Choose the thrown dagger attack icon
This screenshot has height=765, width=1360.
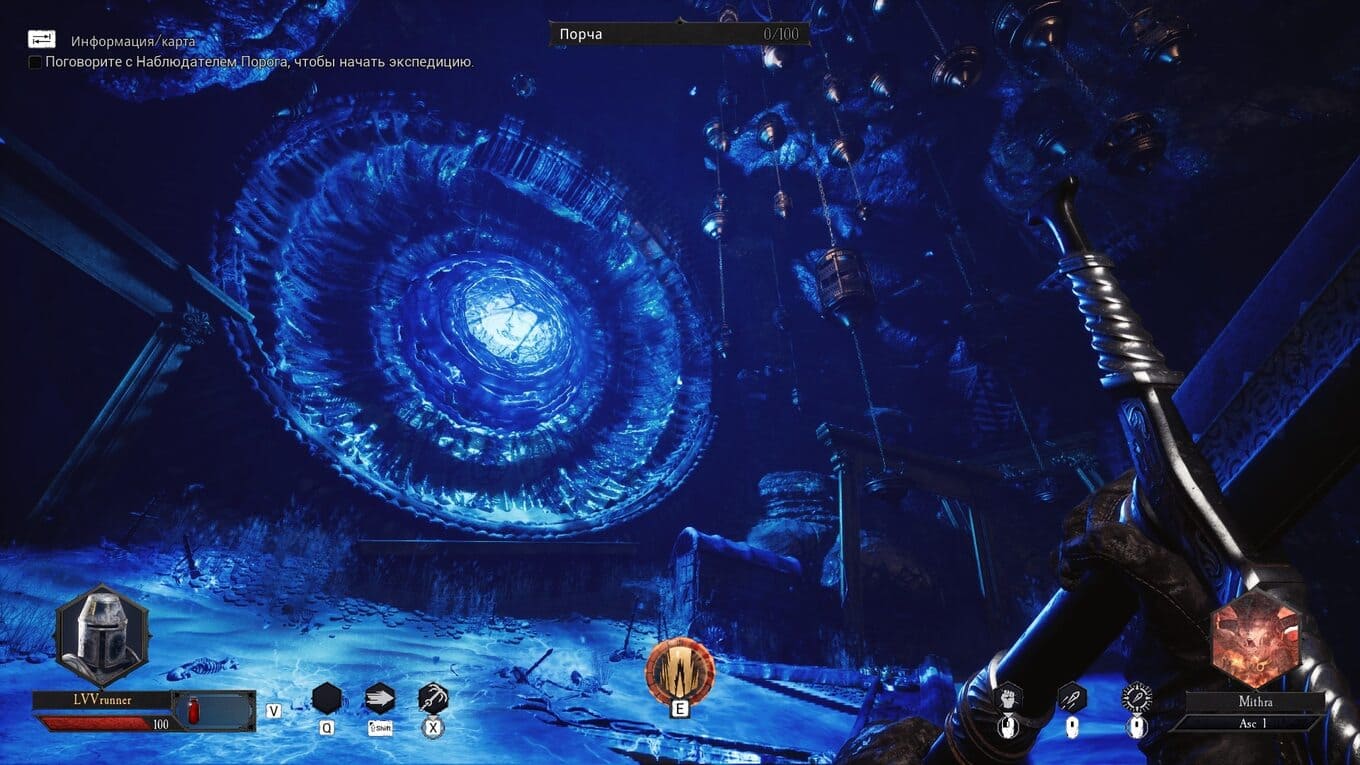pos(1072,697)
